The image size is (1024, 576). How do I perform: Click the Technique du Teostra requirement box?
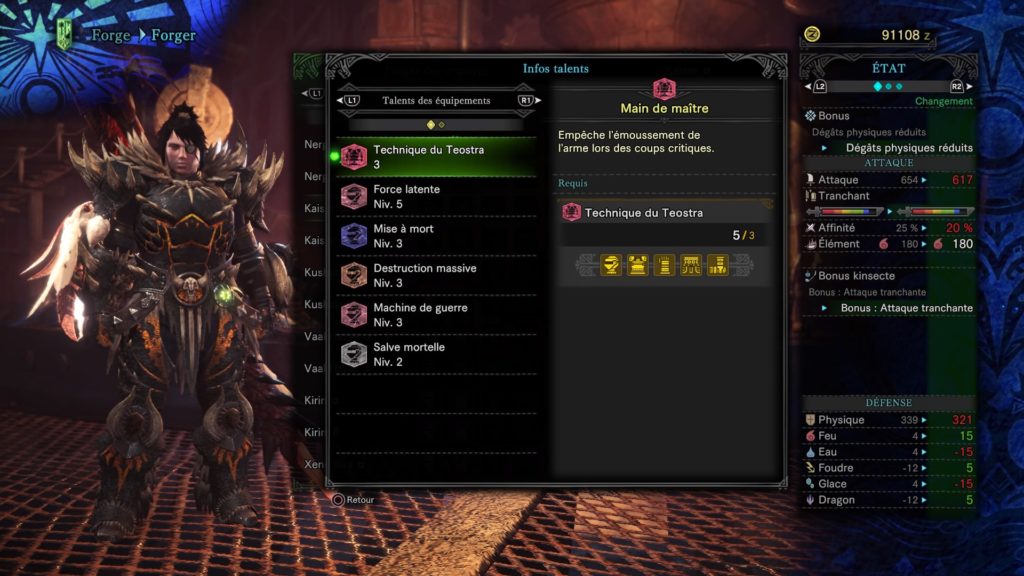tap(665, 212)
